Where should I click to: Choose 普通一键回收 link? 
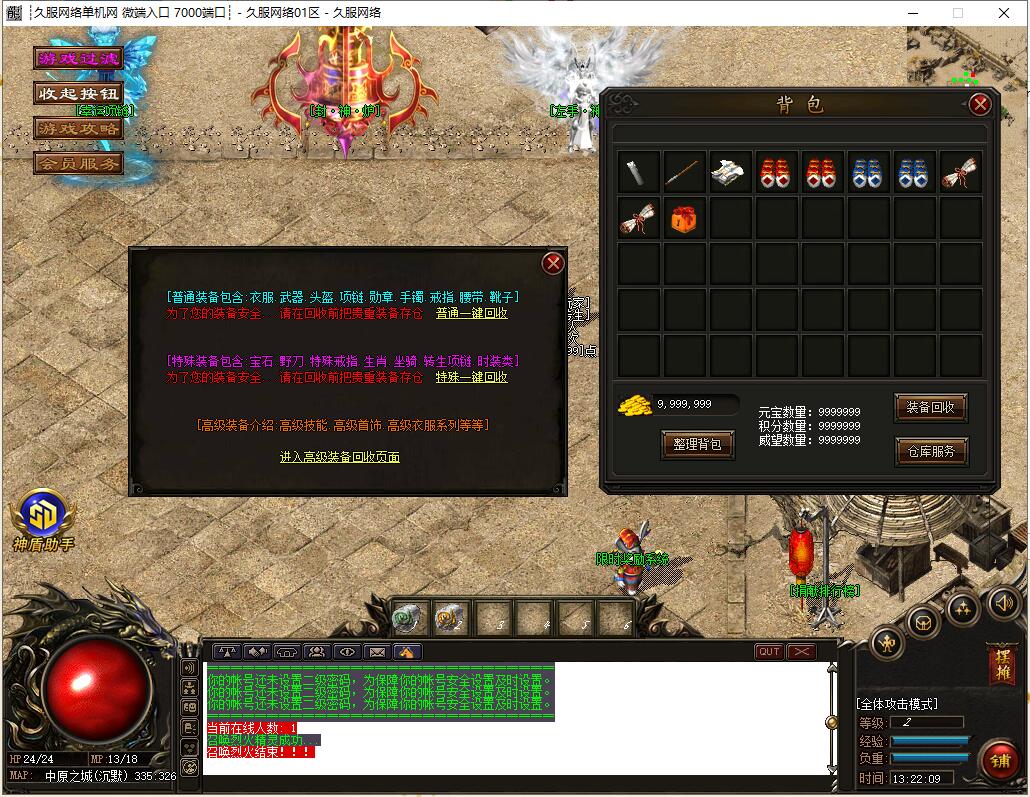click(471, 313)
